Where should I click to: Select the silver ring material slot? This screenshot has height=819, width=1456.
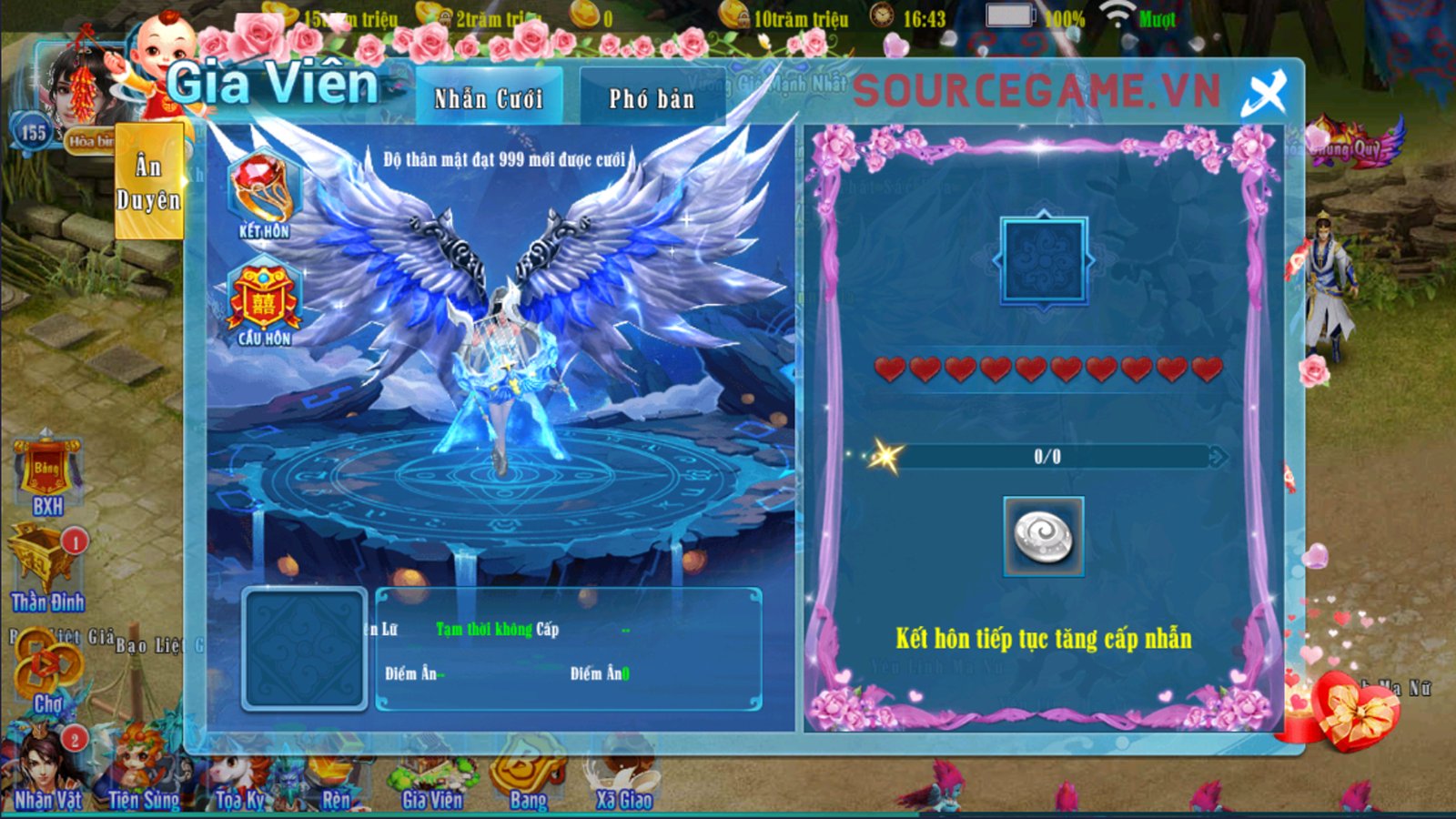(x=1044, y=536)
